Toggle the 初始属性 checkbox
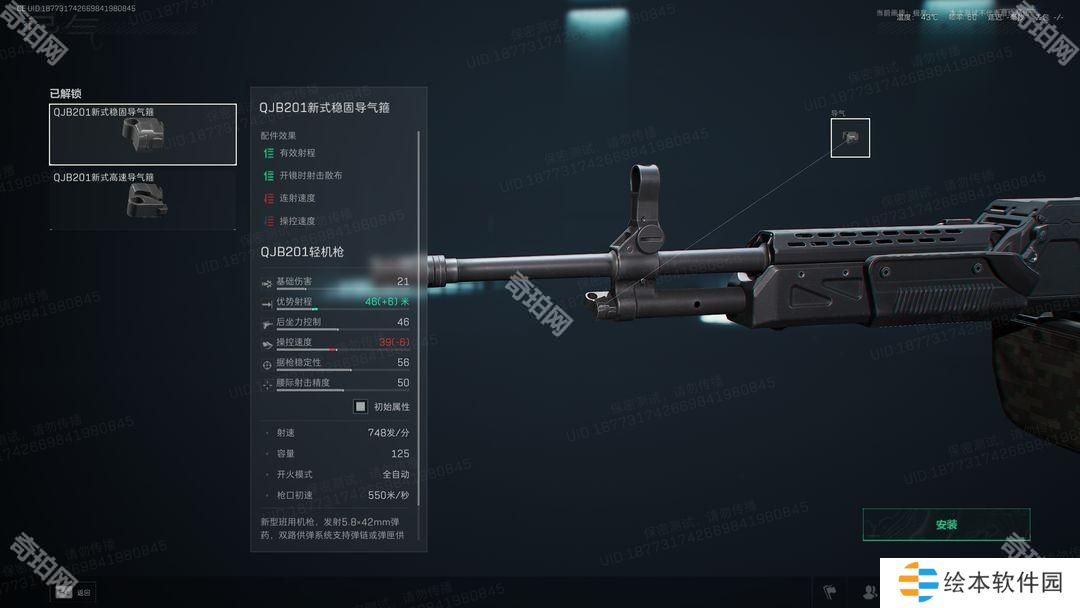Image resolution: width=1080 pixels, height=608 pixels. (x=361, y=406)
